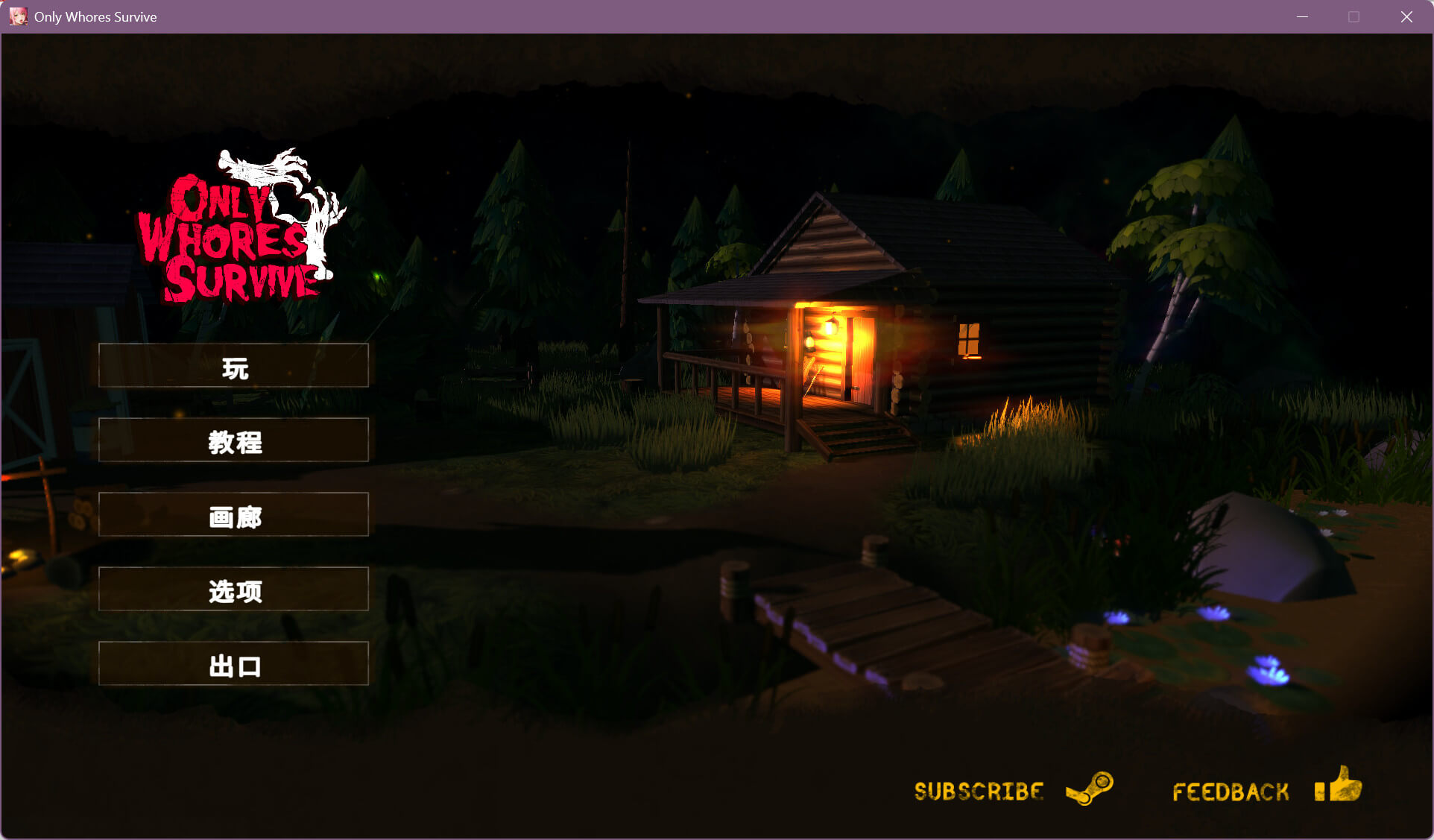Open the Feedback thumbs-up link
The width and height of the screenshot is (1434, 840).
click(x=1266, y=789)
